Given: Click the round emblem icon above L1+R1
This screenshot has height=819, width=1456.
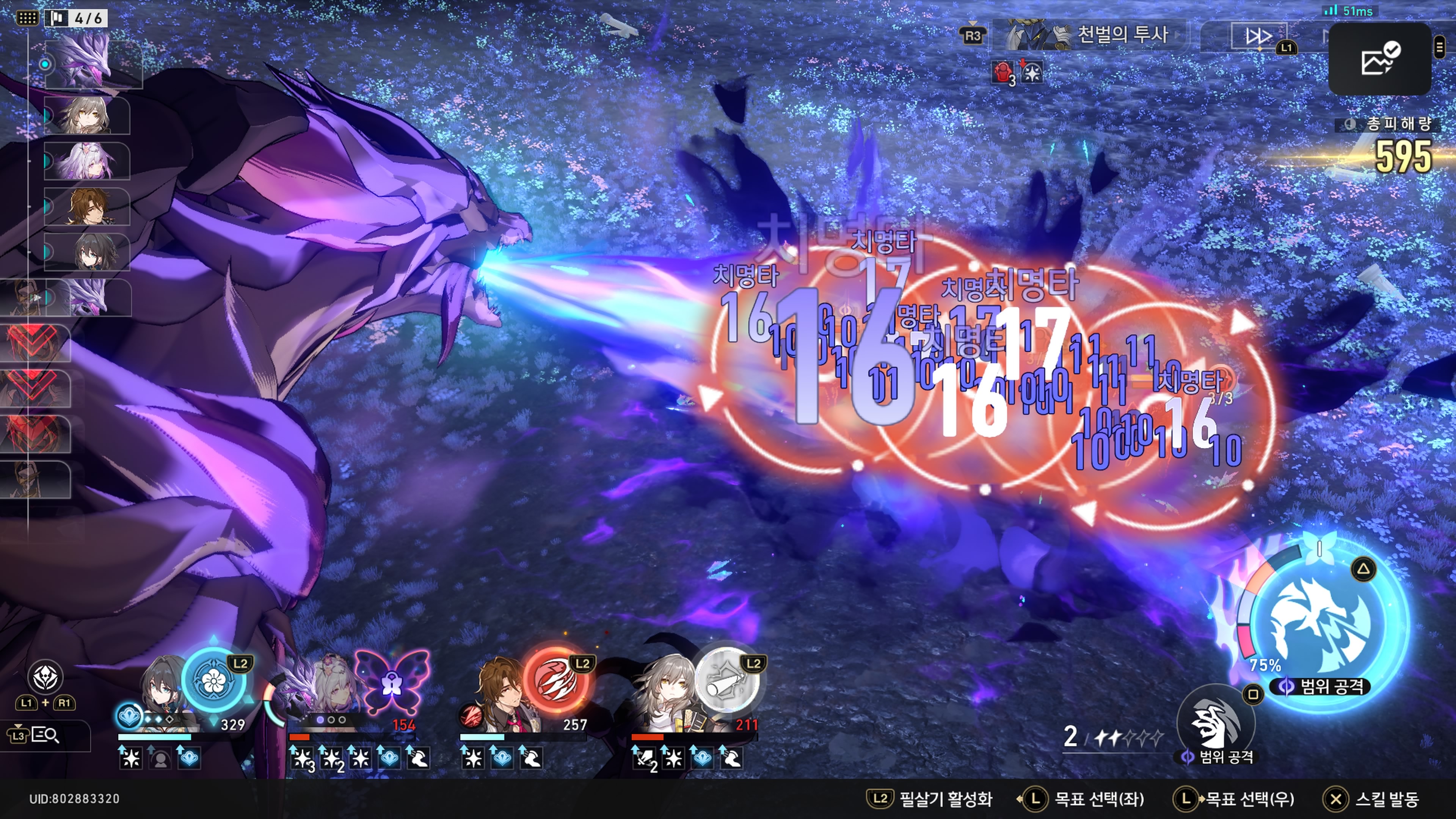Looking at the screenshot, I should coord(45,676).
